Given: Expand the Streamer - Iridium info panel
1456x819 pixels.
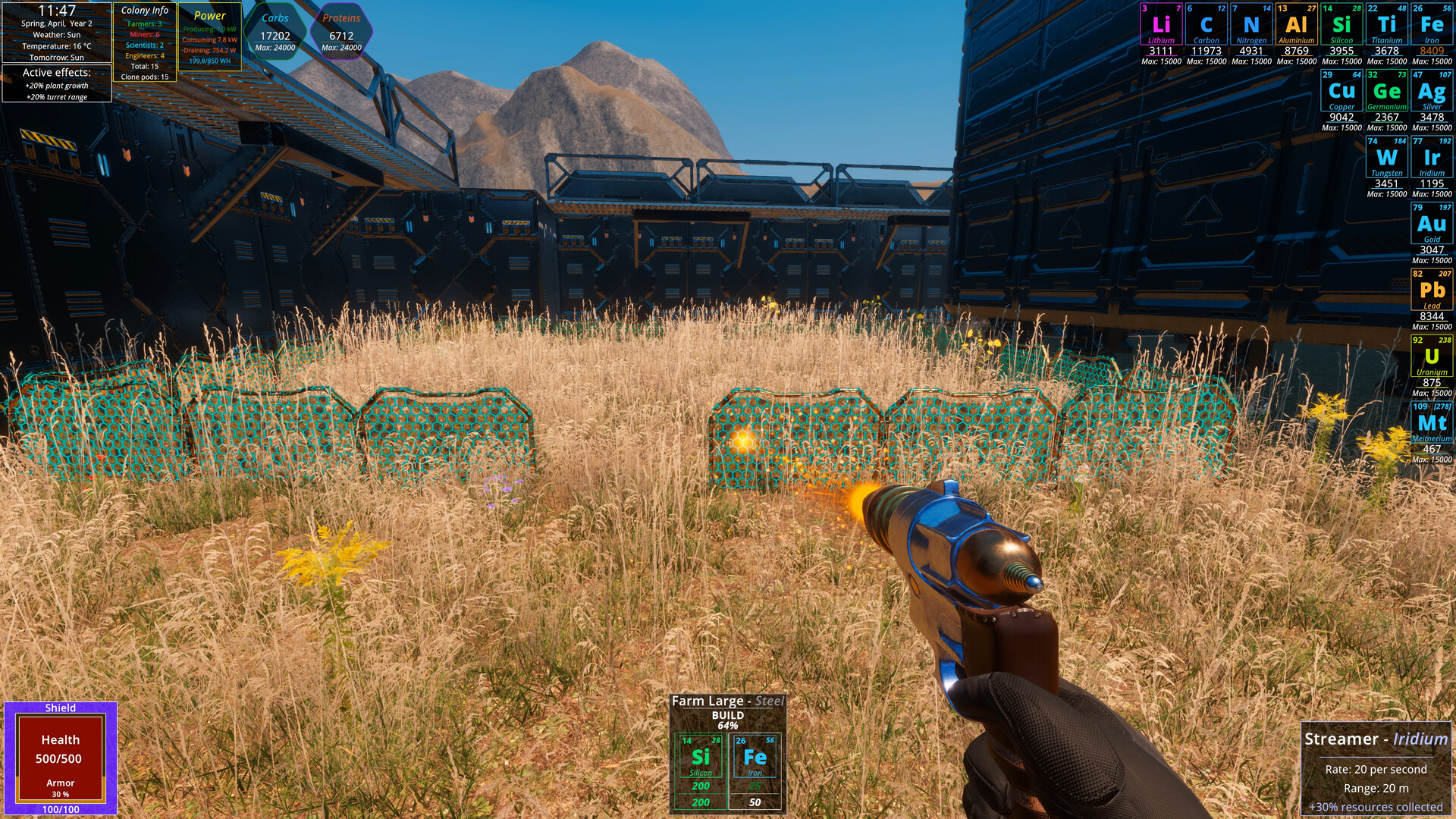Looking at the screenshot, I should coord(1376,739).
